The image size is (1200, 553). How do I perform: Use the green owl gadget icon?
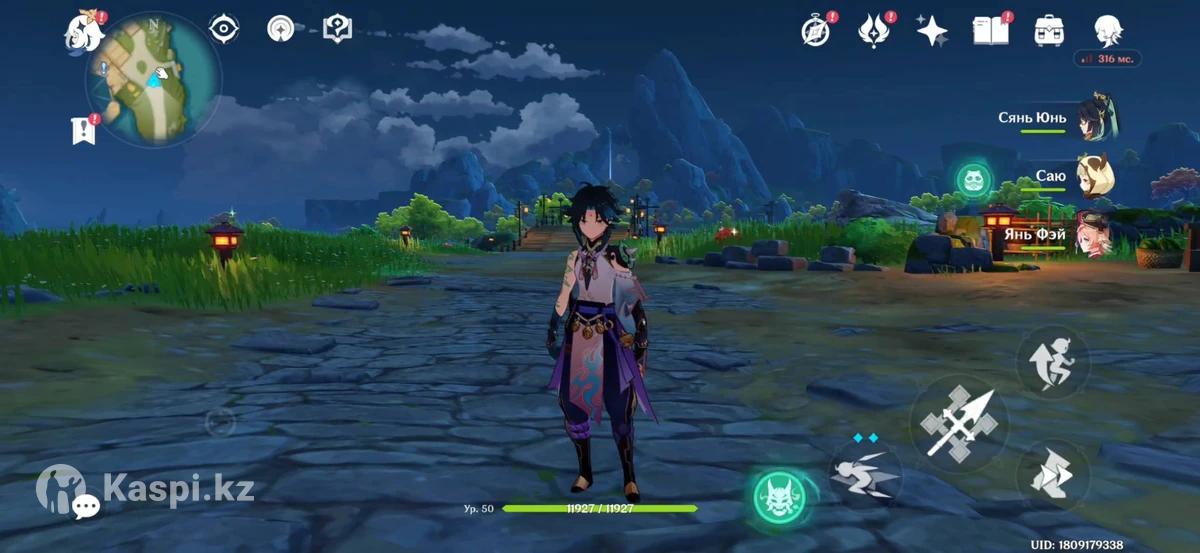pos(972,181)
